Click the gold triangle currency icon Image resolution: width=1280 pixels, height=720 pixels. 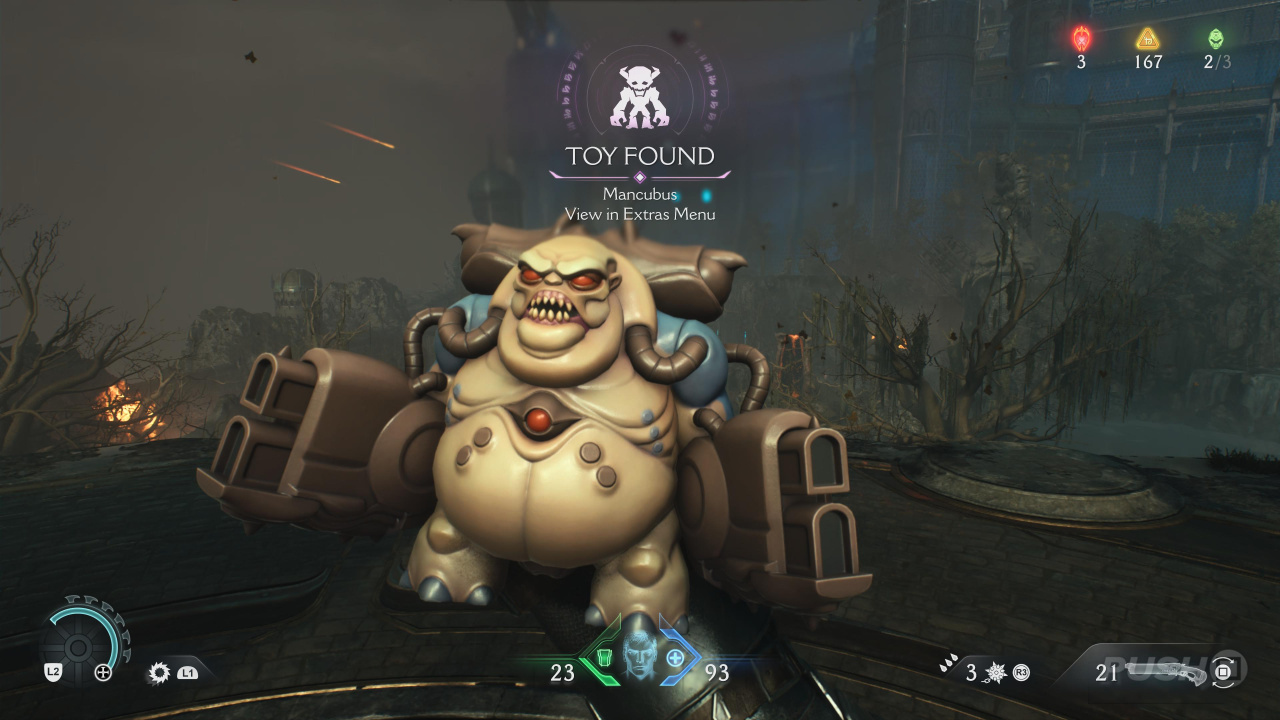(x=1147, y=39)
